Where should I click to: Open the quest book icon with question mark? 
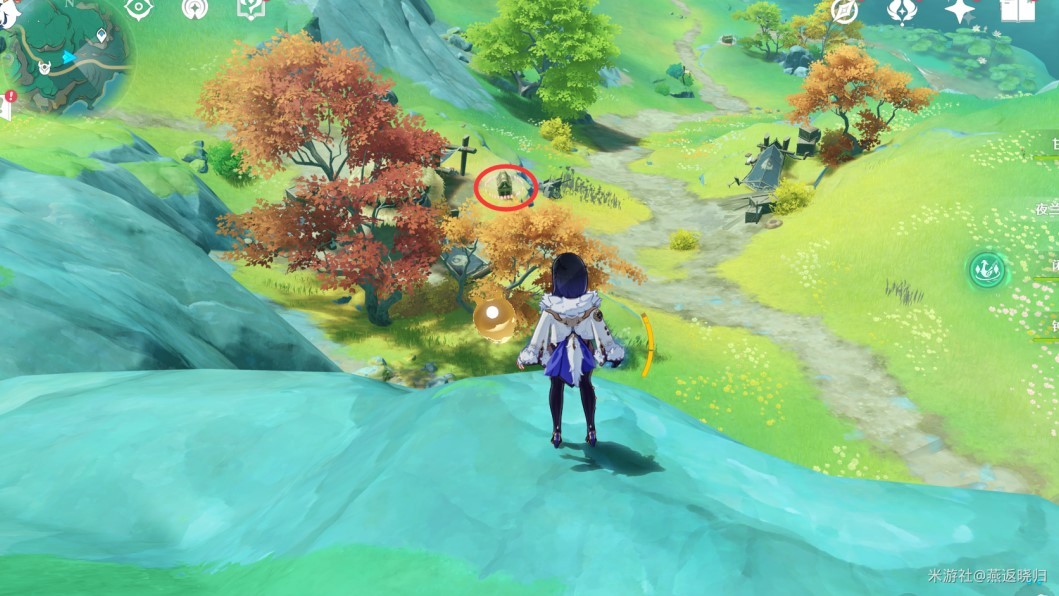249,8
